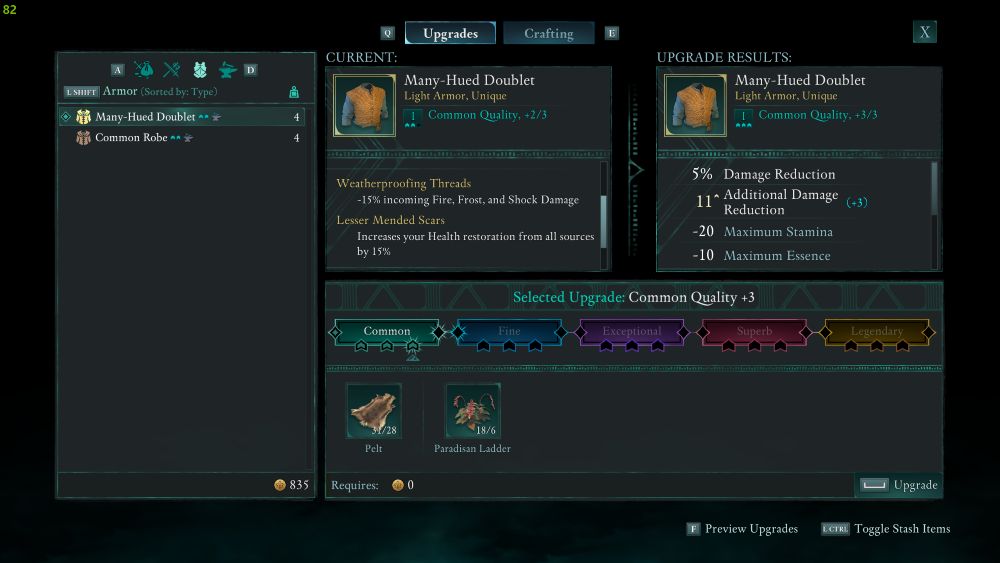1000x563 pixels.
Task: Close the upgrade menu with X
Action: tap(925, 32)
